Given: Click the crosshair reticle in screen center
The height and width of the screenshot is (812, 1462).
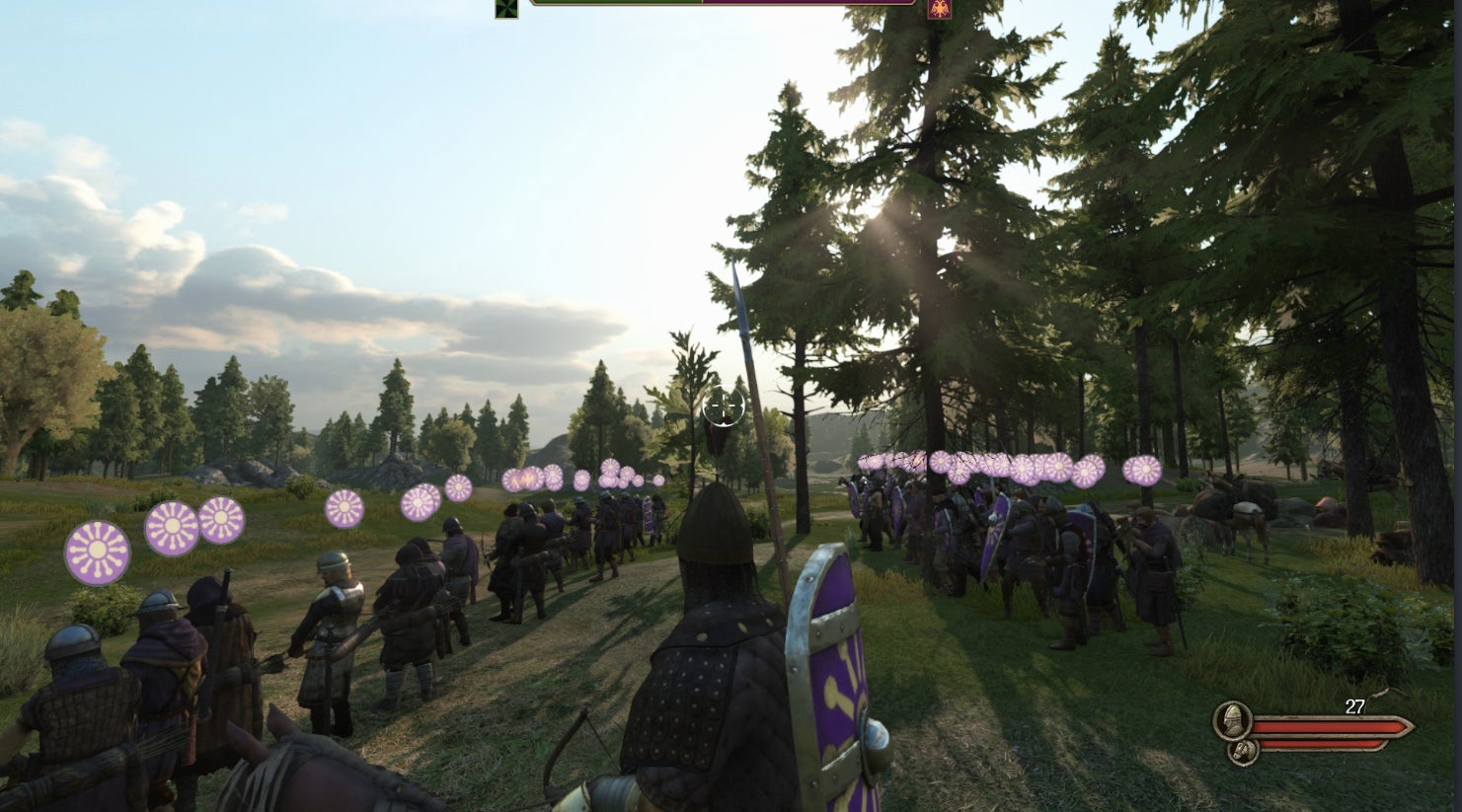Looking at the screenshot, I should point(724,405).
